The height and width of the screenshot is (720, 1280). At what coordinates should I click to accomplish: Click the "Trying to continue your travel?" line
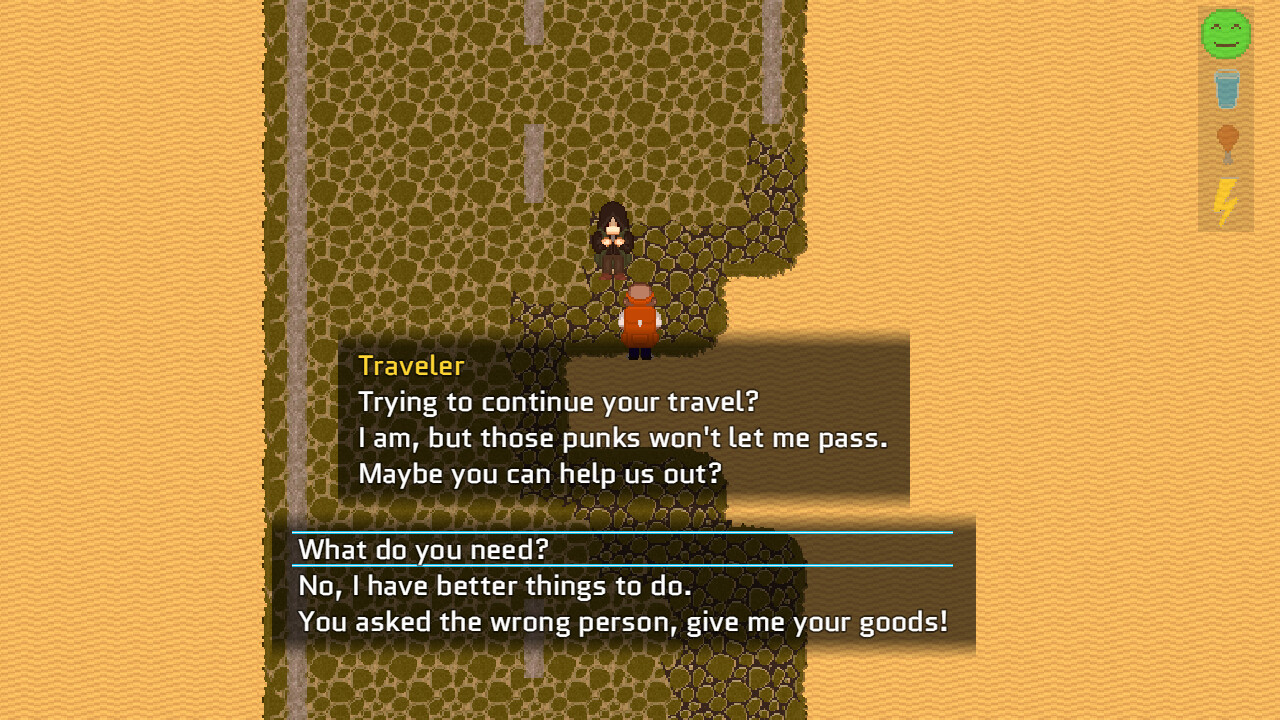(x=556, y=401)
